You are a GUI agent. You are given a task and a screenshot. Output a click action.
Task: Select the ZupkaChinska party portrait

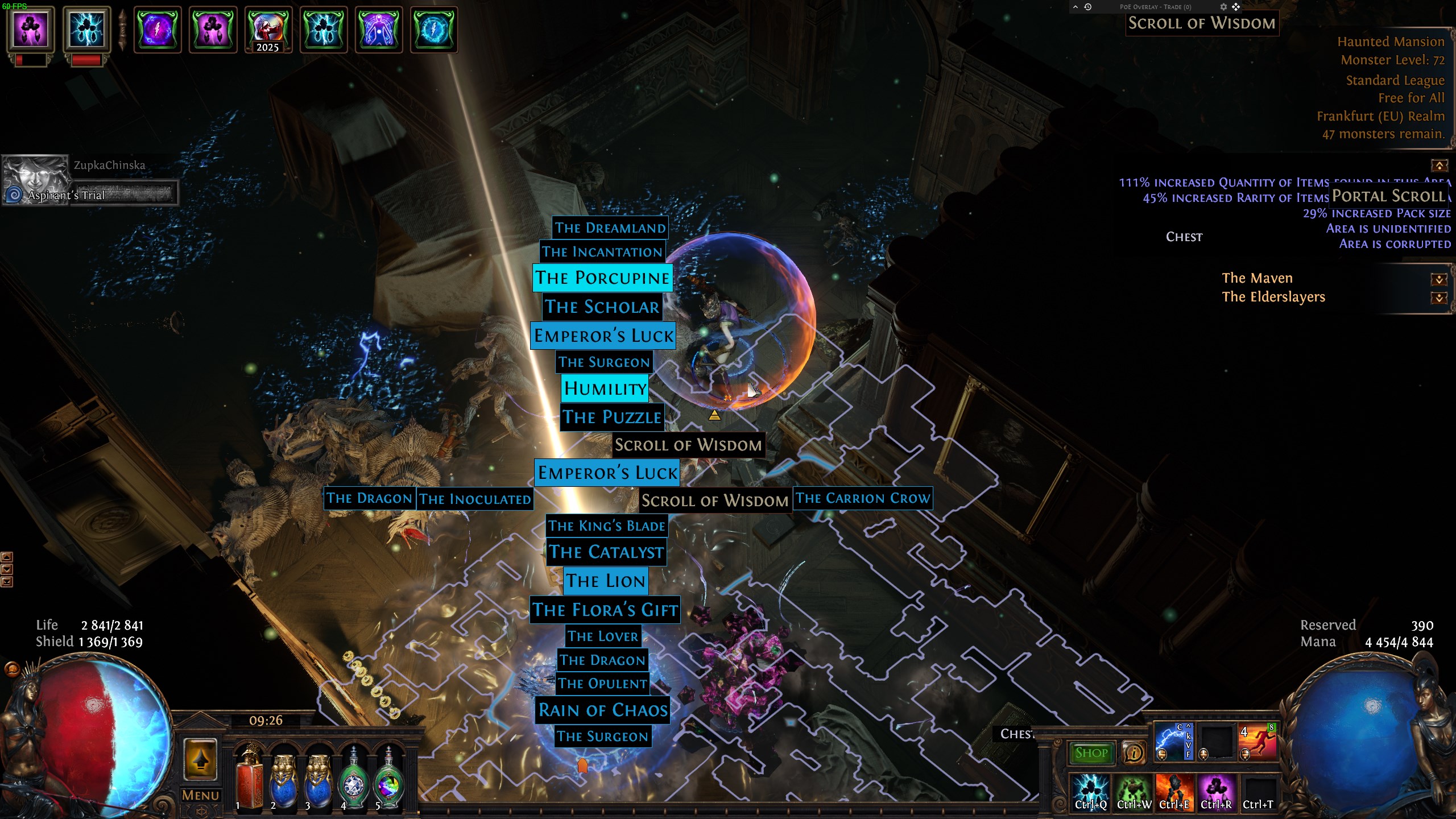click(35, 179)
